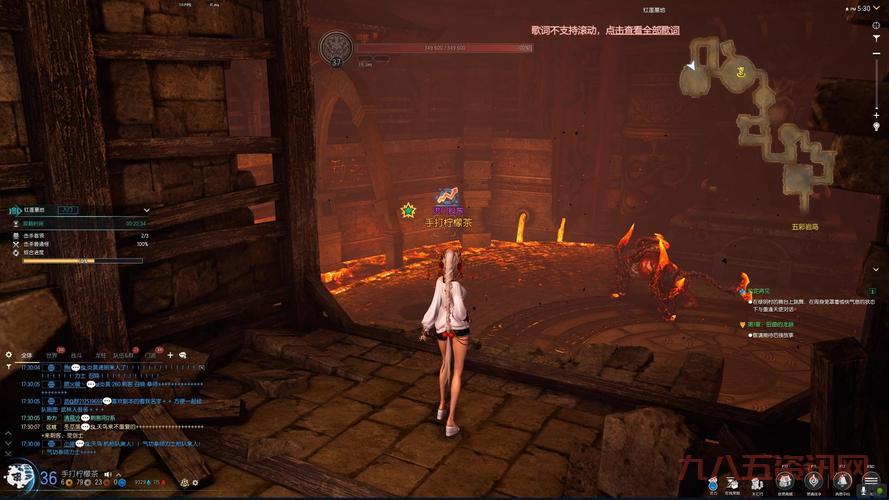Switch to the 全体 chat tab
The height and width of the screenshot is (500, 889).
(x=26, y=355)
